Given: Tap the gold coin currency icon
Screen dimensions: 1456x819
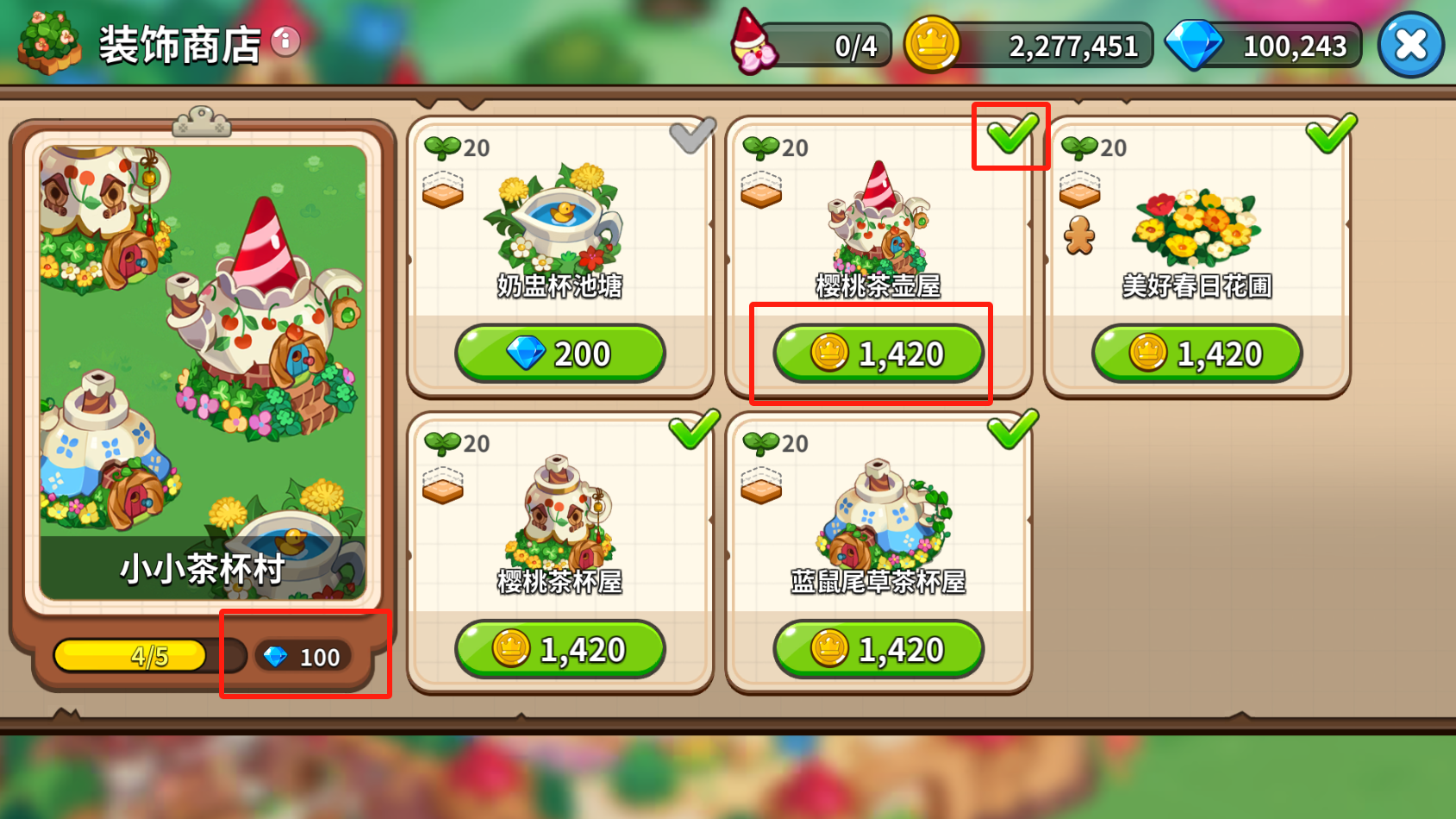Looking at the screenshot, I should [932, 44].
